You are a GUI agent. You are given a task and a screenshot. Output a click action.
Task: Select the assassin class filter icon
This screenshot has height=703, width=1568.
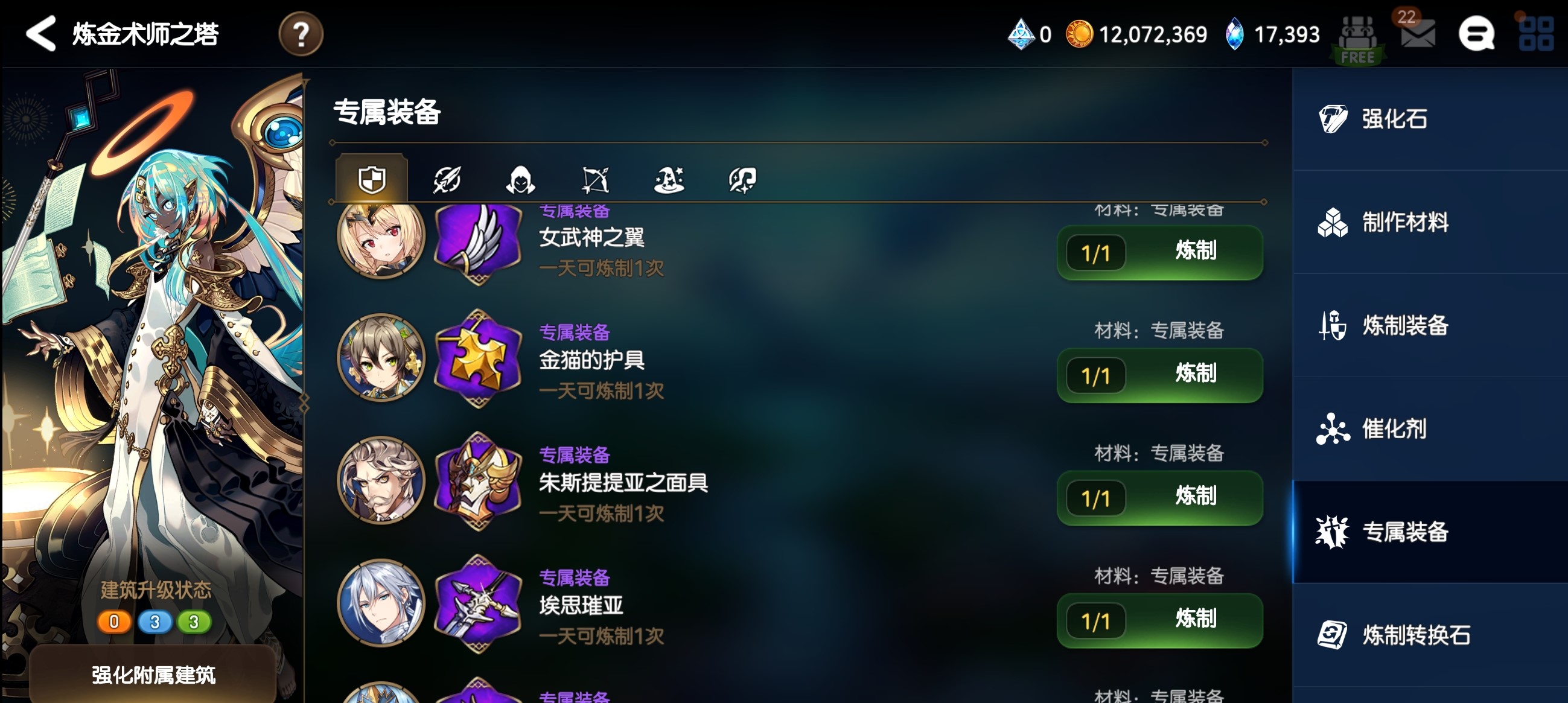tap(521, 179)
